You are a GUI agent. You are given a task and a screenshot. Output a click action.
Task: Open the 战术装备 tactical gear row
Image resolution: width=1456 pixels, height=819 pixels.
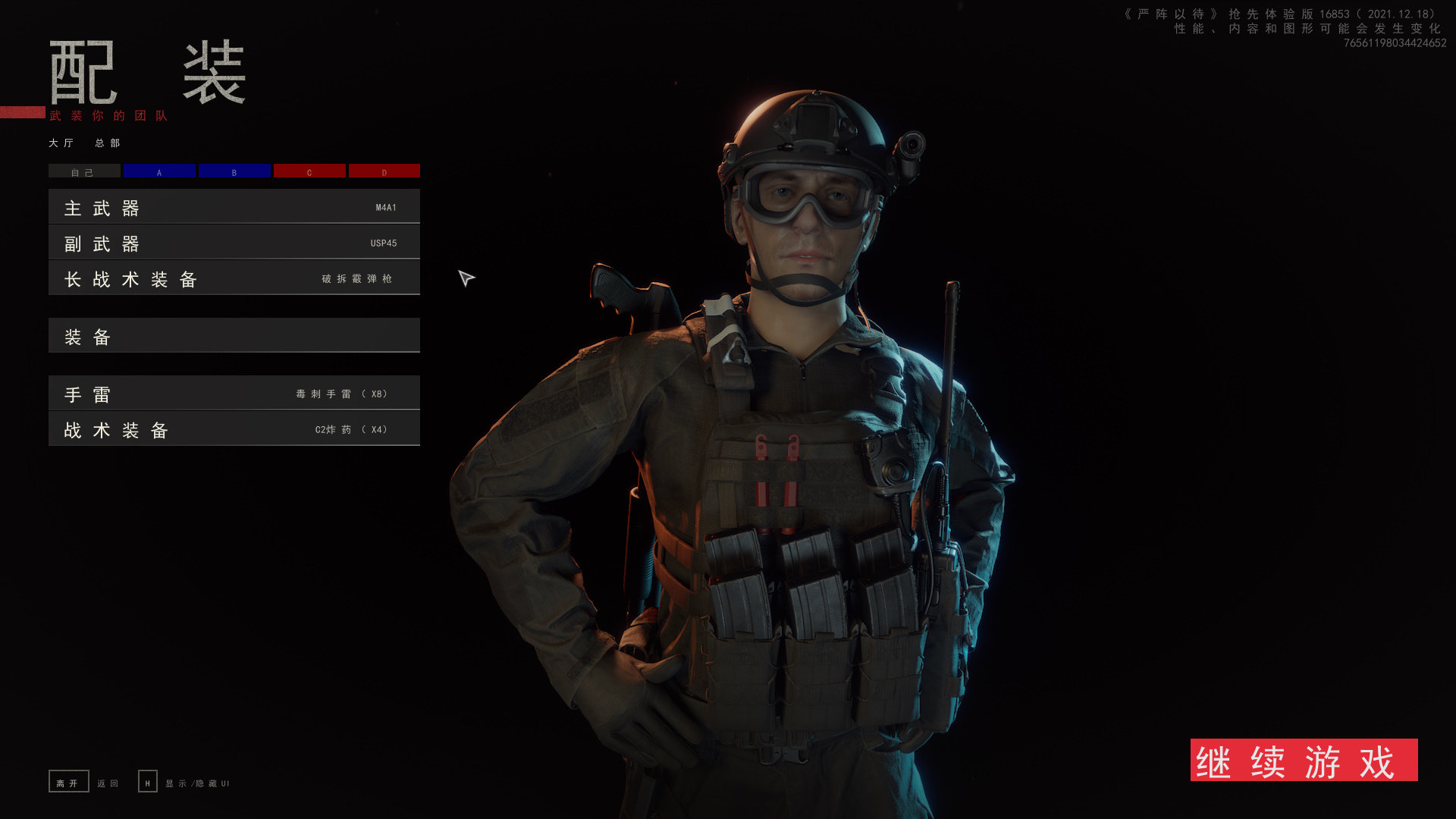click(234, 429)
